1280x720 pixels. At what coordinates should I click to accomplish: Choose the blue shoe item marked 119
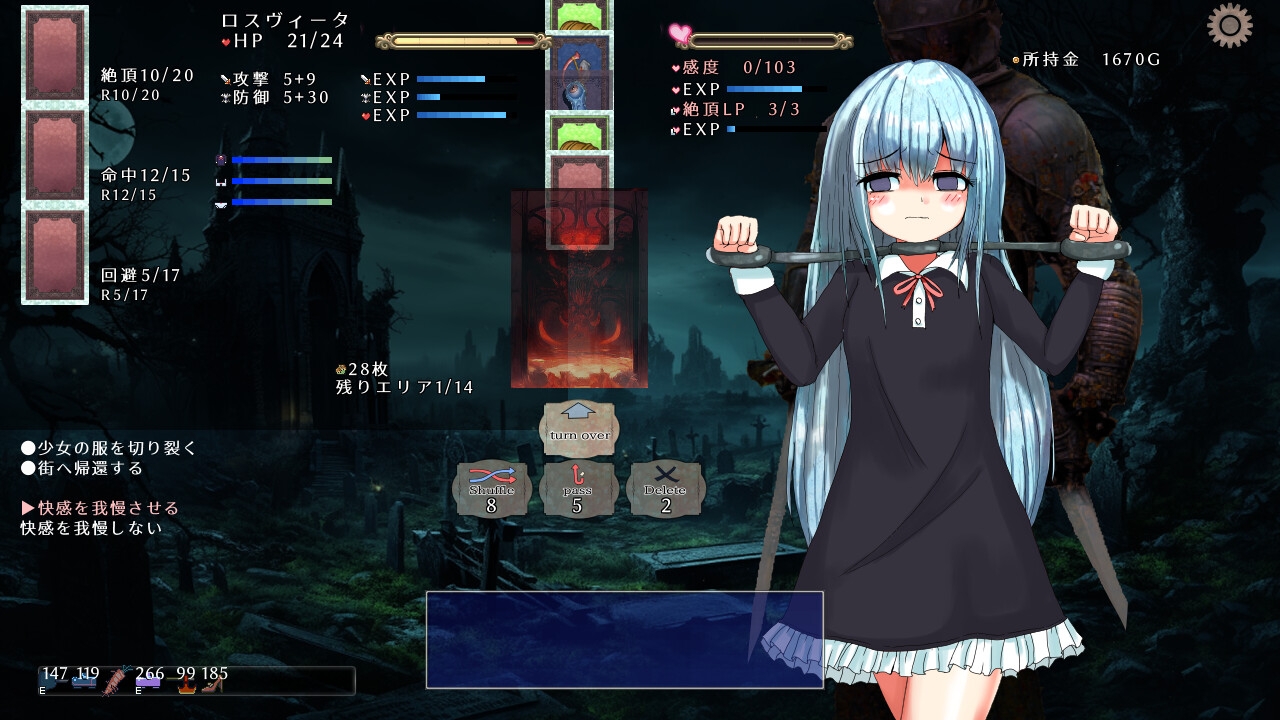point(84,685)
